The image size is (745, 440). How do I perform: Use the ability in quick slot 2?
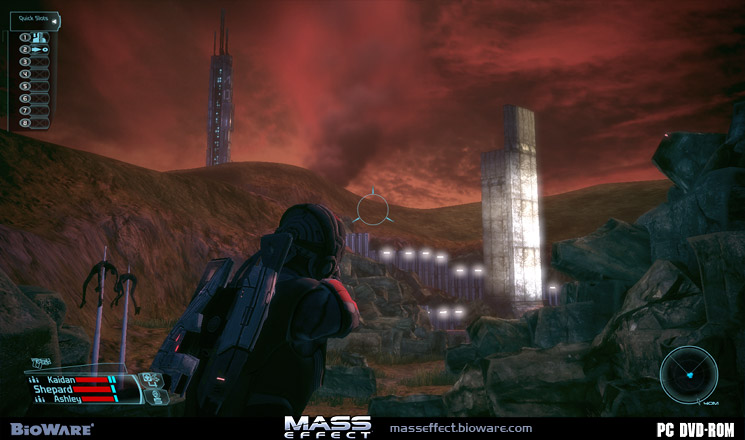click(40, 49)
